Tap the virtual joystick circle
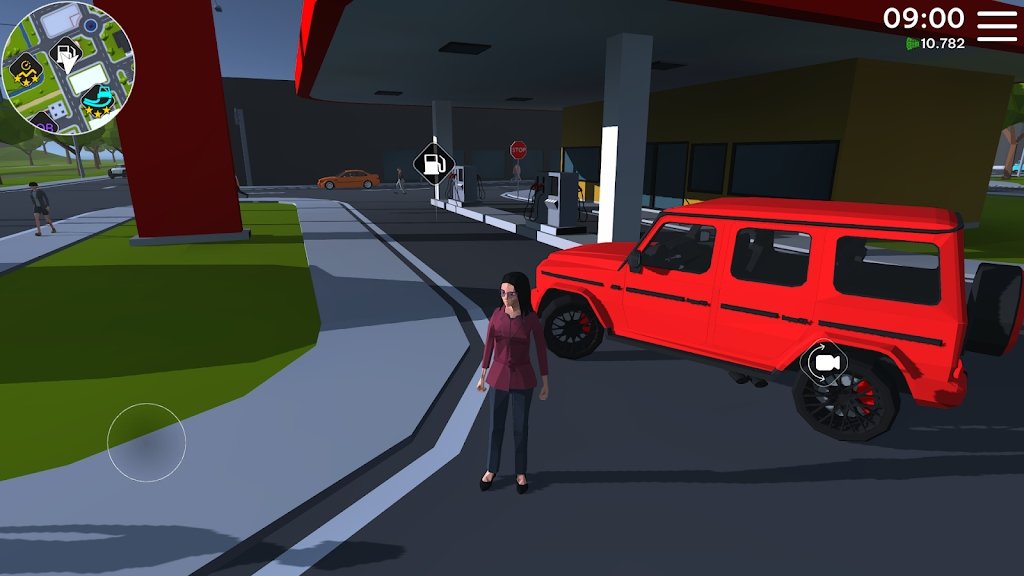Viewport: 1024px width, 576px height. tap(147, 442)
